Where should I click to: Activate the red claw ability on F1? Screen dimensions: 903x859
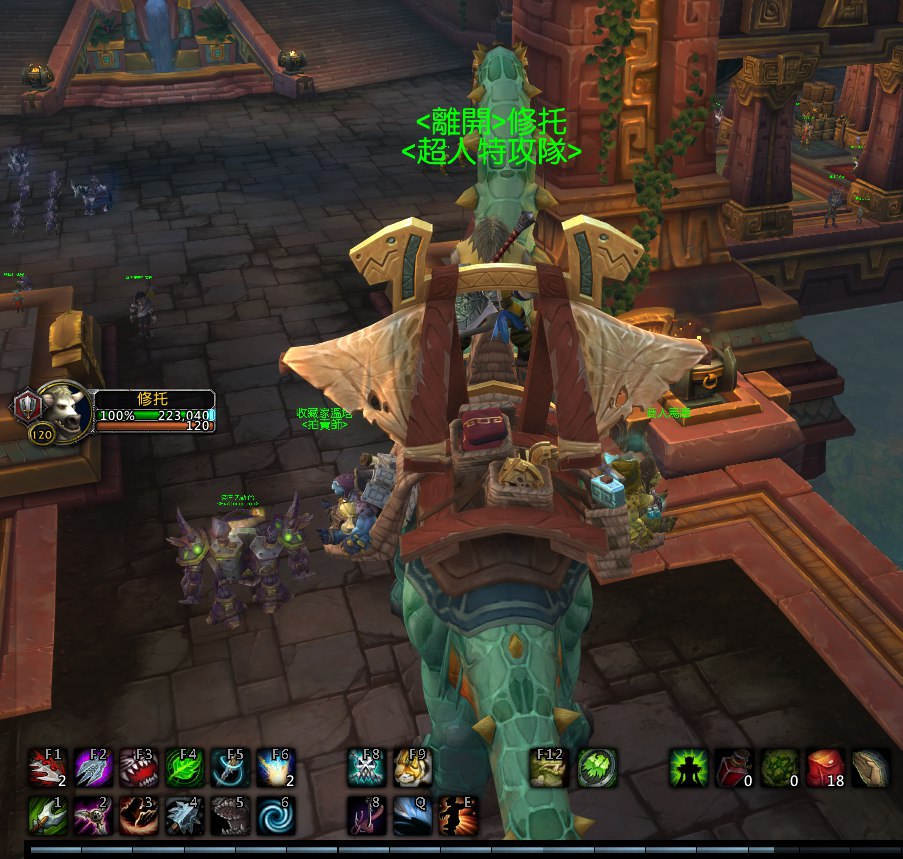pos(47,768)
